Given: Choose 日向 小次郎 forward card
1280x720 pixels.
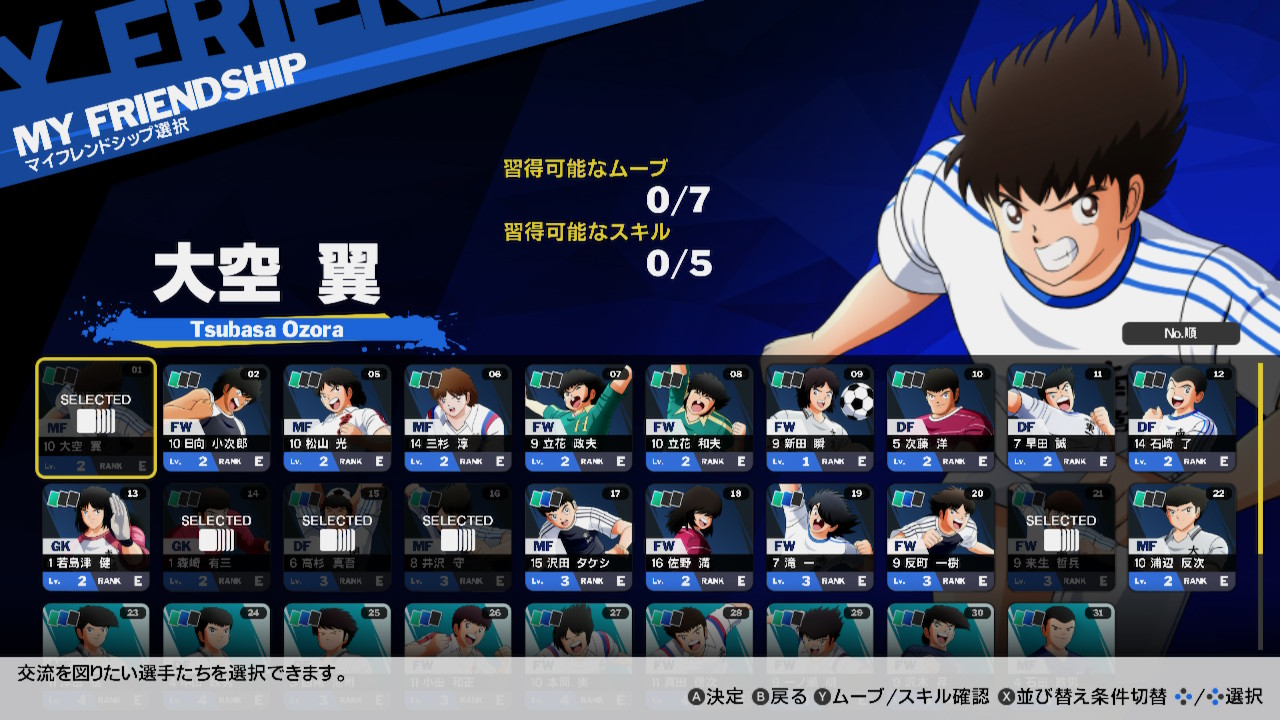Looking at the screenshot, I should (217, 418).
